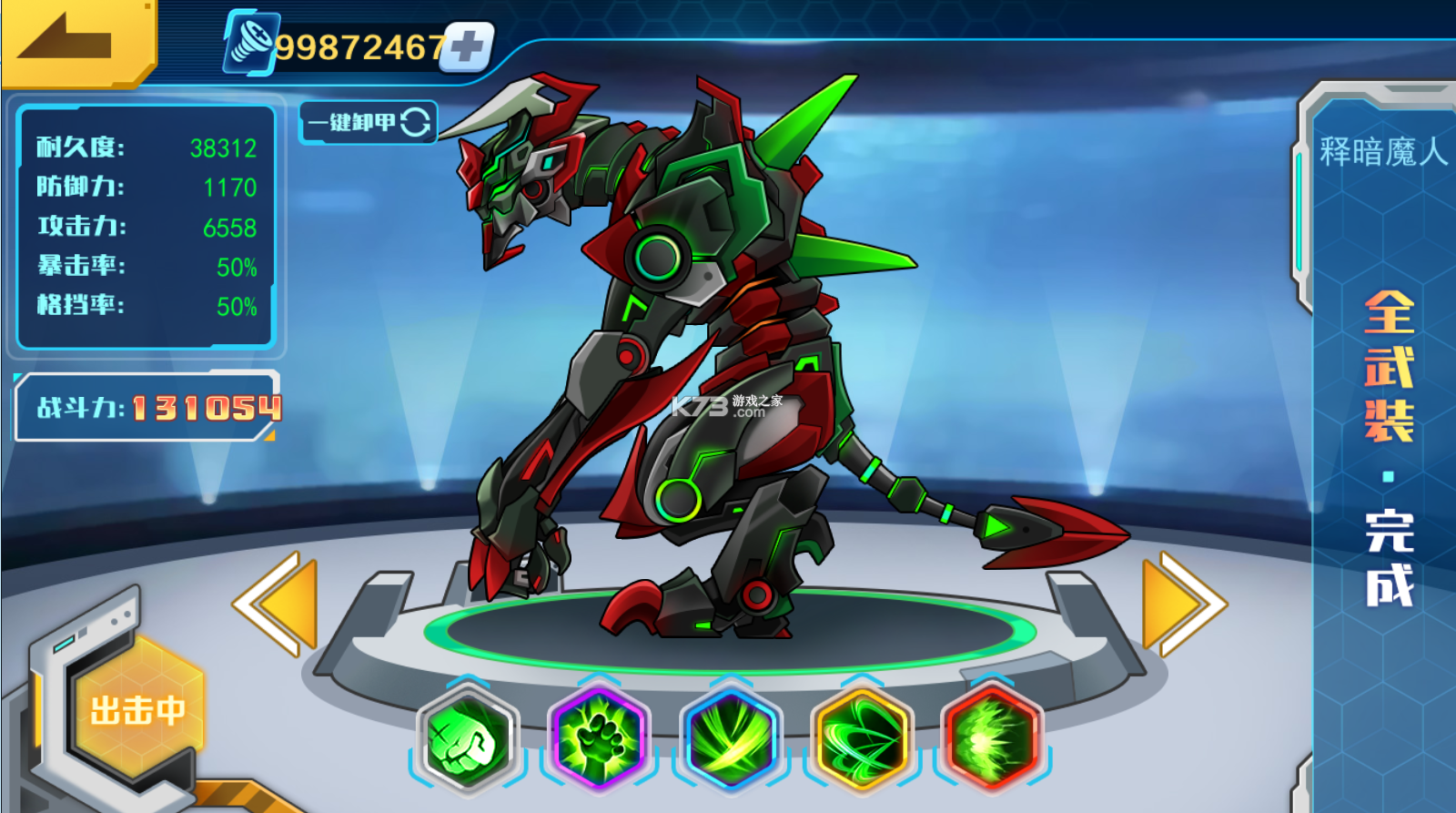Add more screws with the plus button
1456x813 pixels.
coord(468,46)
